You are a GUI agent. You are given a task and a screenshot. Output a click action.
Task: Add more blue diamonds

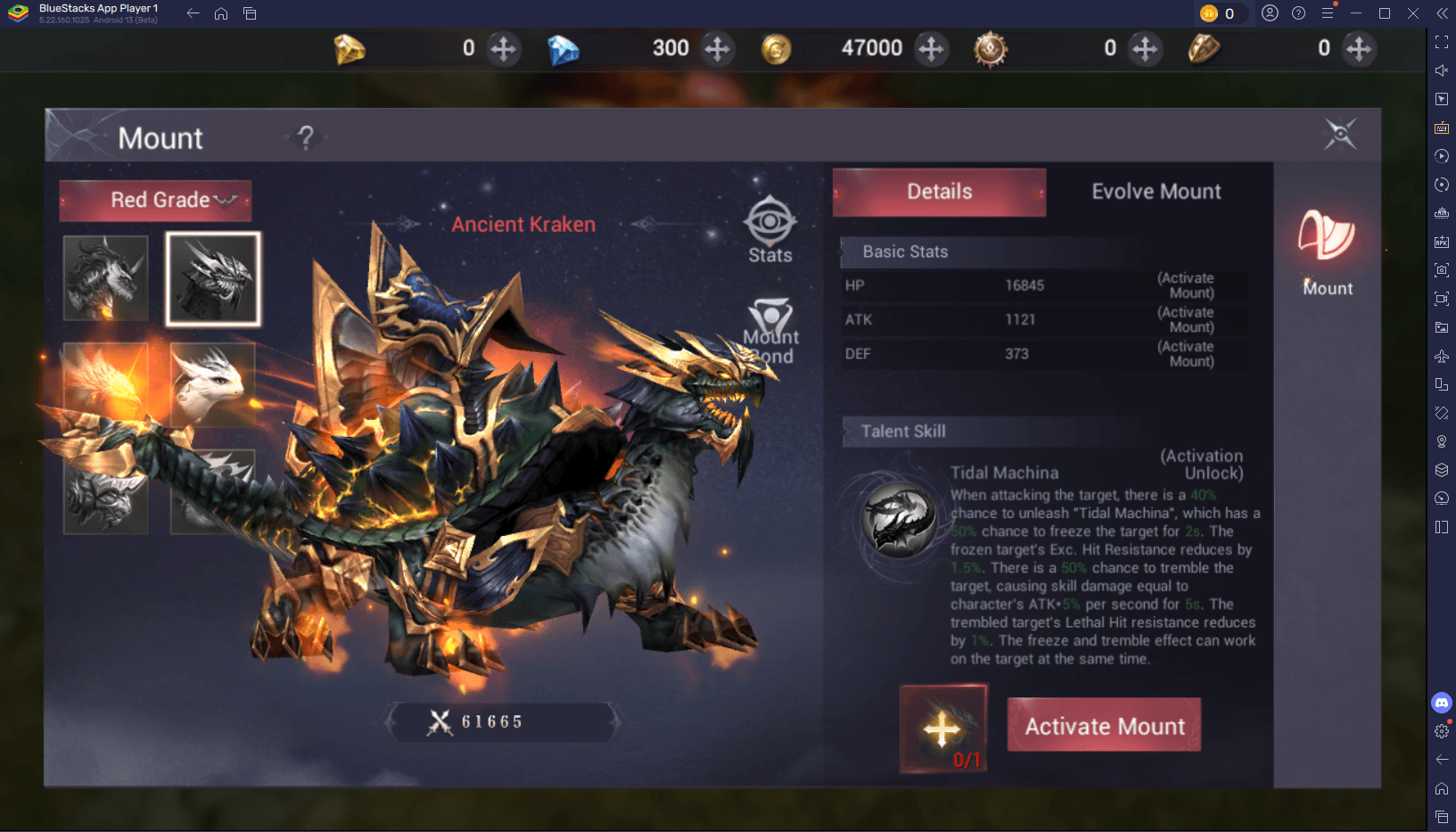coord(717,48)
